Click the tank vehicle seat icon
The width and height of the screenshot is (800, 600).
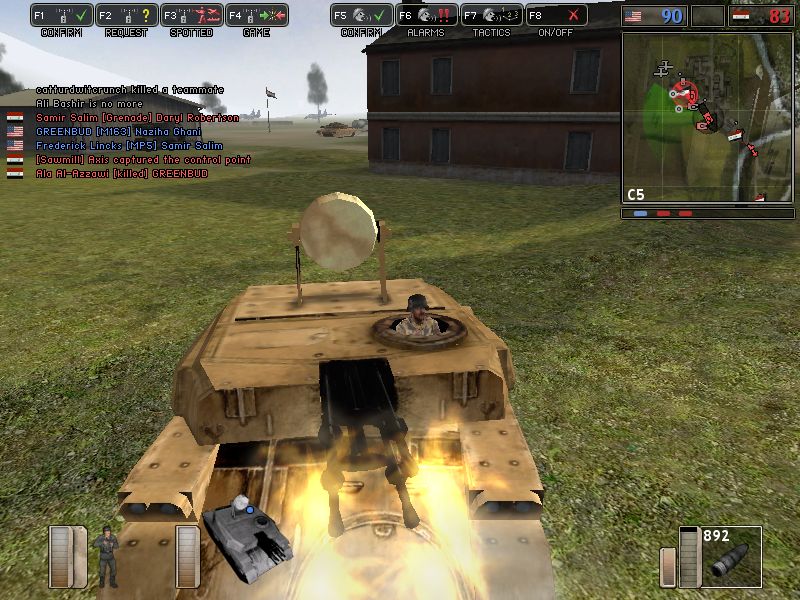click(x=247, y=528)
